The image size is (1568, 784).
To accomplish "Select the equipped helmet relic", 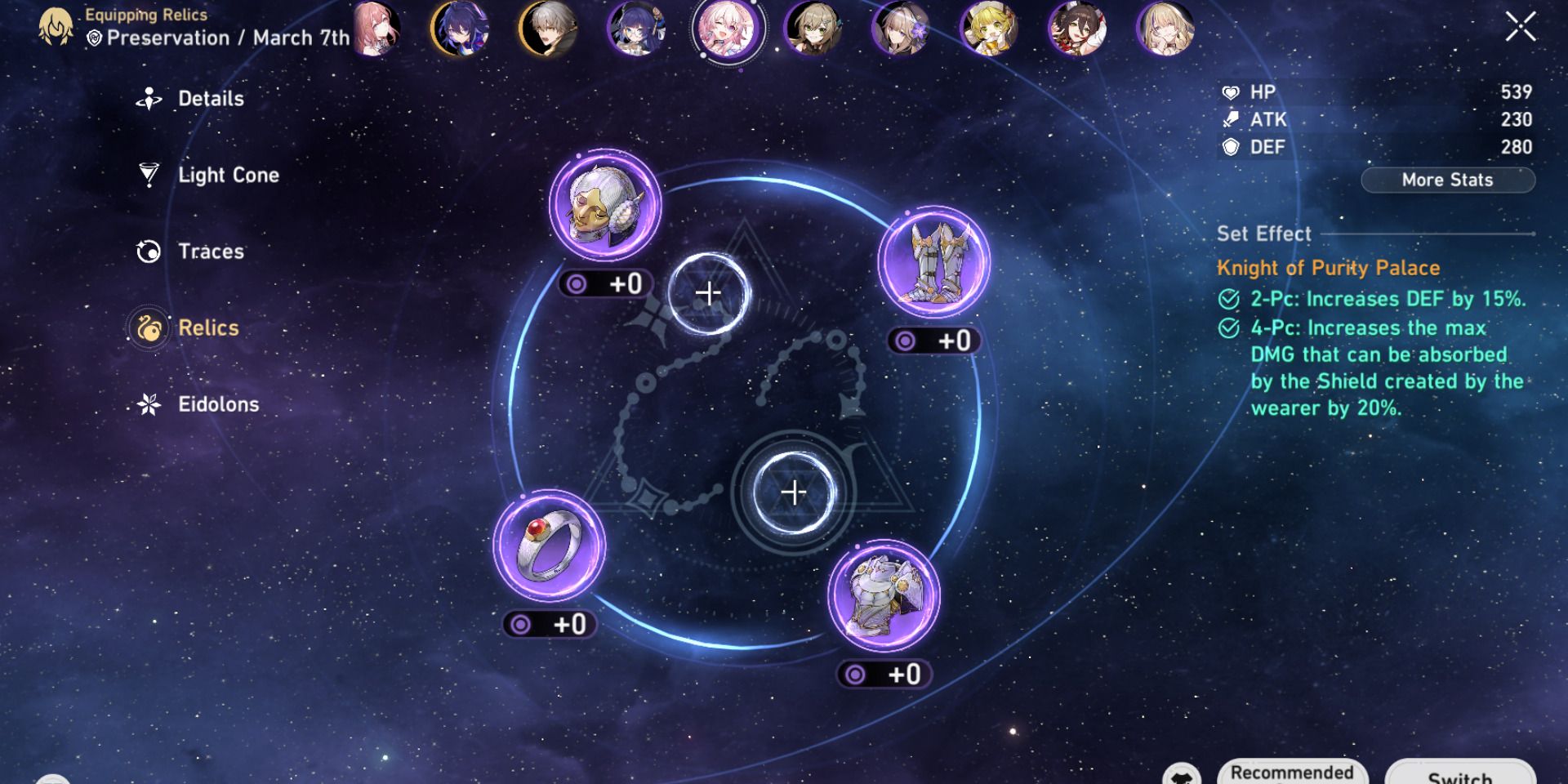I will coord(604,207).
